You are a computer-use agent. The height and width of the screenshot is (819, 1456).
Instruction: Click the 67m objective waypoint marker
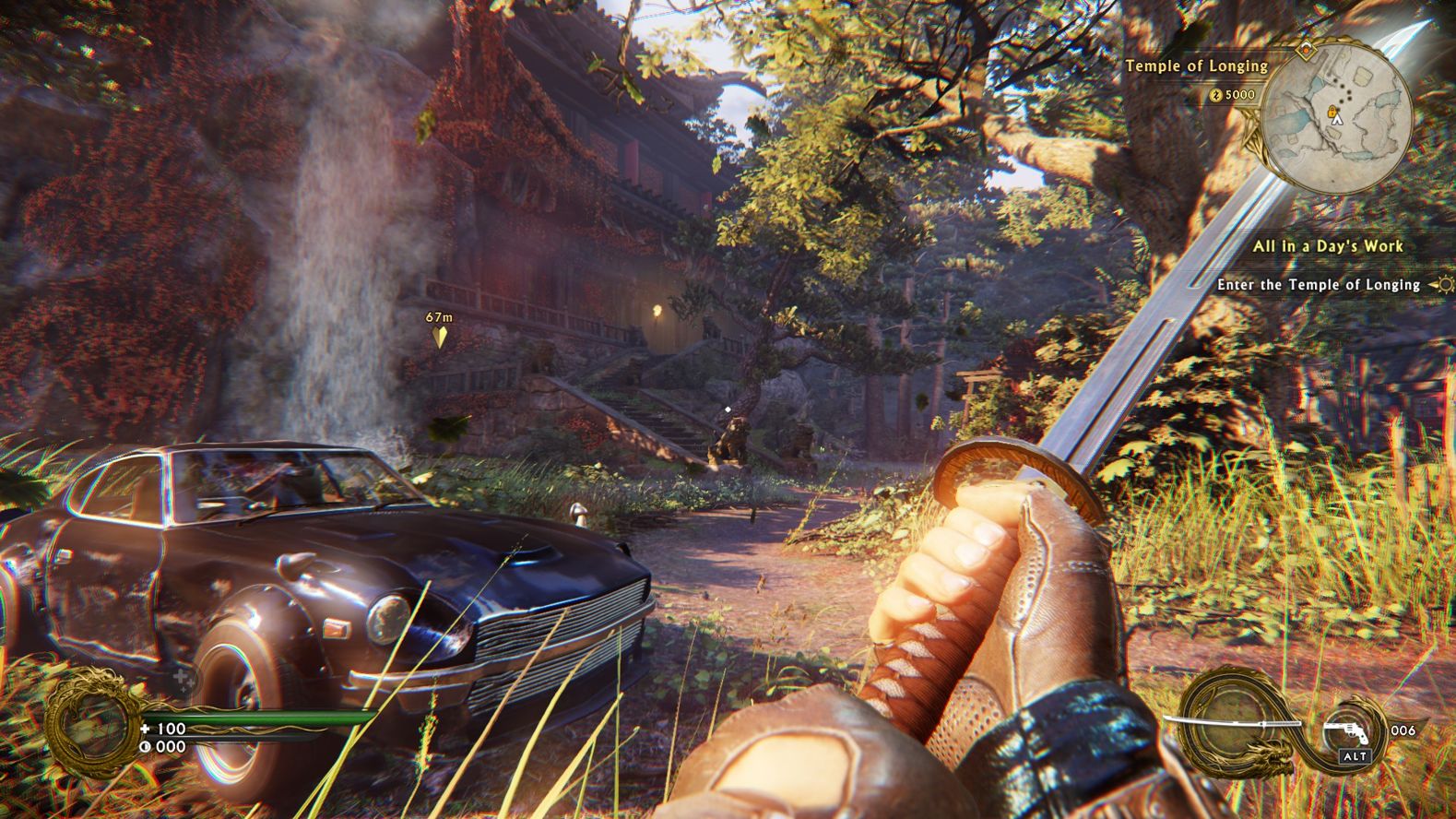click(440, 336)
